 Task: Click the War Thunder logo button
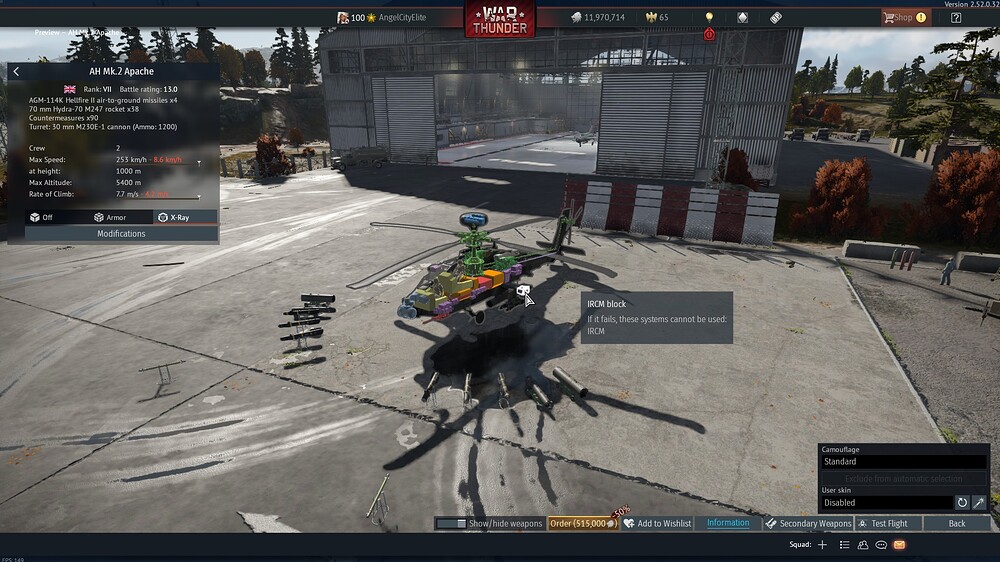[x=499, y=19]
